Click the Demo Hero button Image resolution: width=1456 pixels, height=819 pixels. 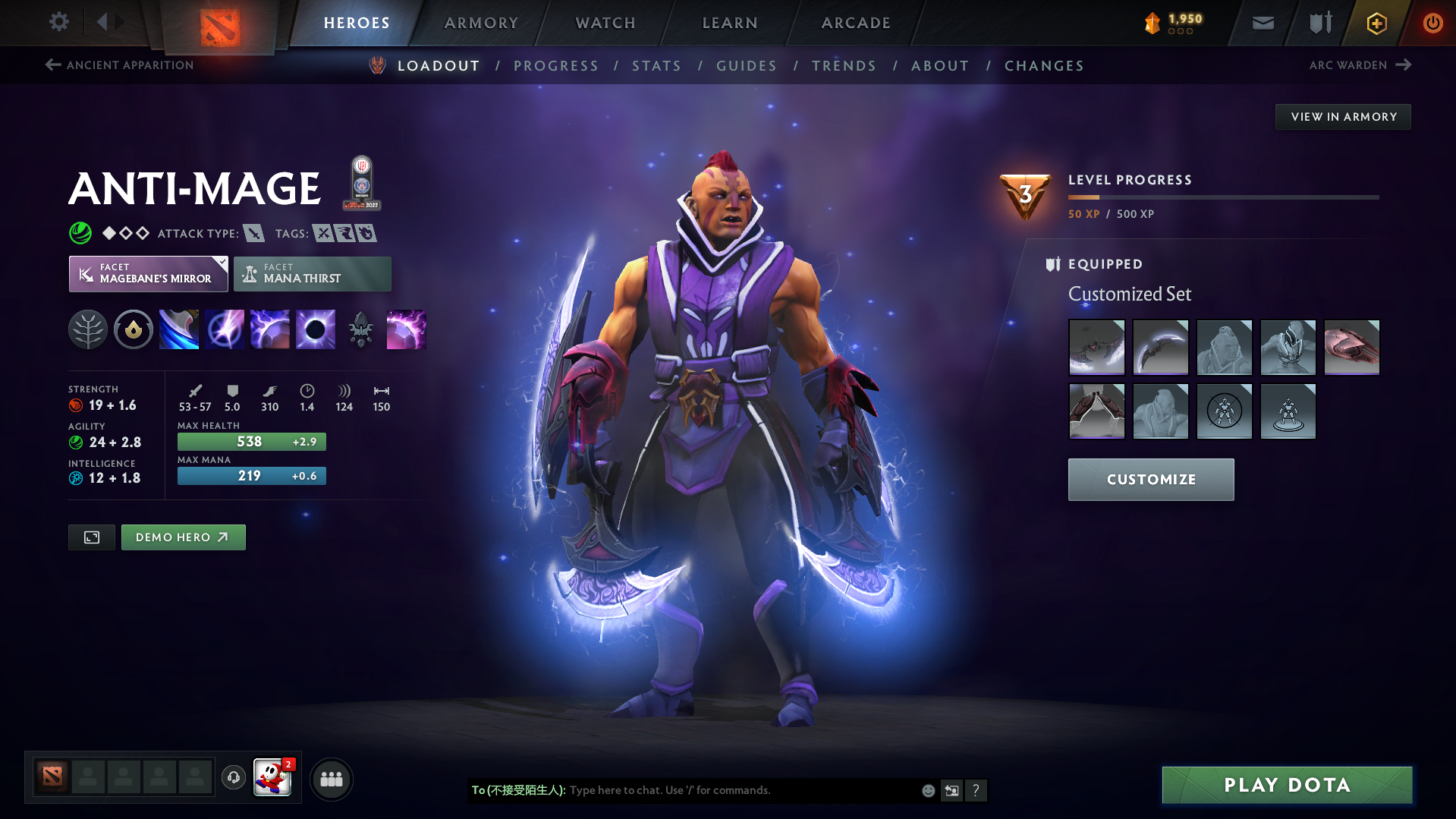[x=183, y=537]
